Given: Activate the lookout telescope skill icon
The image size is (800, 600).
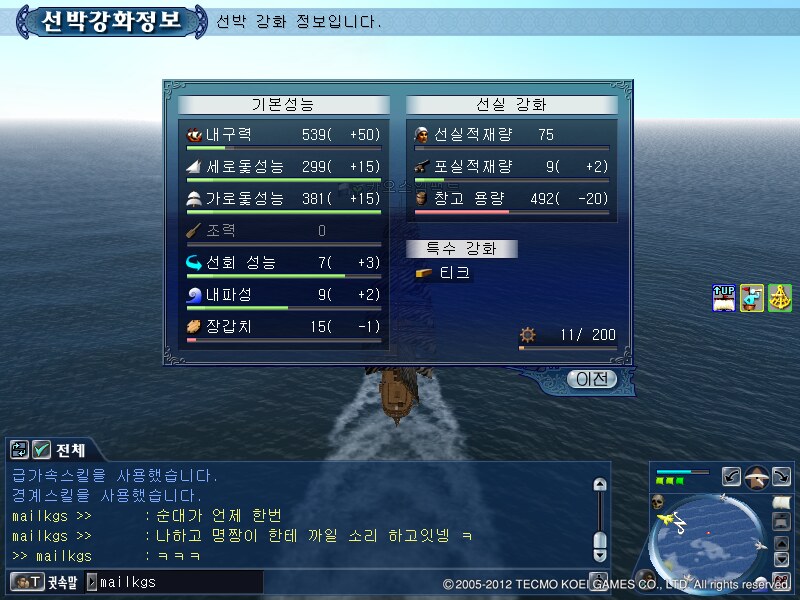Looking at the screenshot, I should (752, 297).
